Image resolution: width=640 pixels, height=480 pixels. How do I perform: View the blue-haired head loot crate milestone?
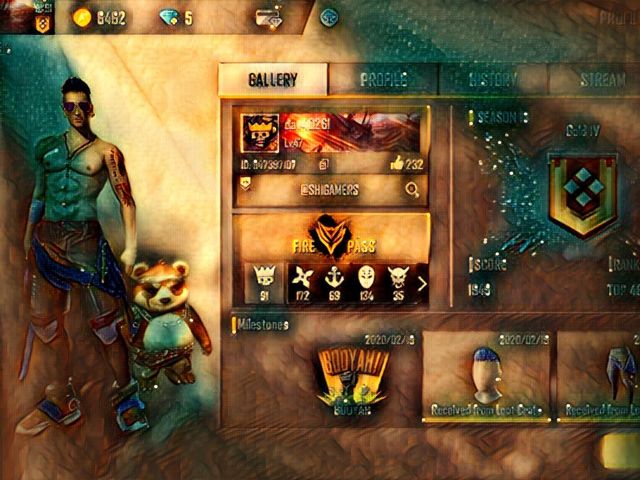coord(484,375)
